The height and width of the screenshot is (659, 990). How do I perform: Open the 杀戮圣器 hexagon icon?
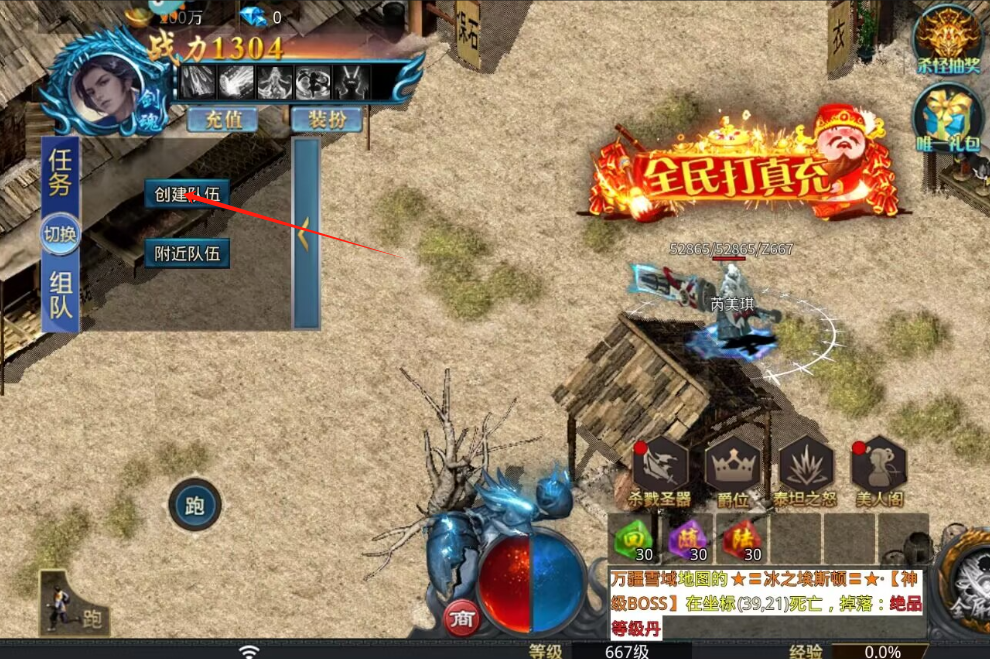coord(661,466)
